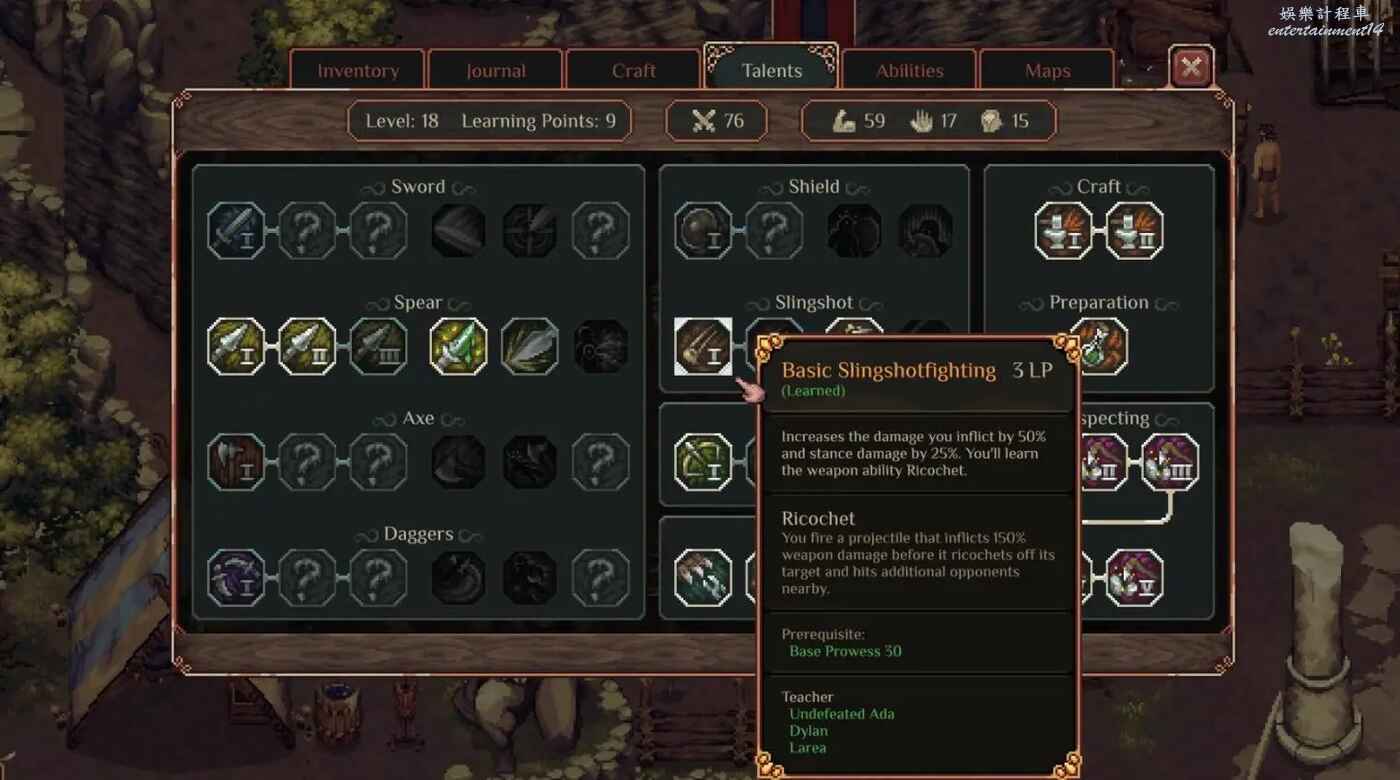The width and height of the screenshot is (1400, 780).
Task: Switch to the Inventory tab
Action: [358, 71]
